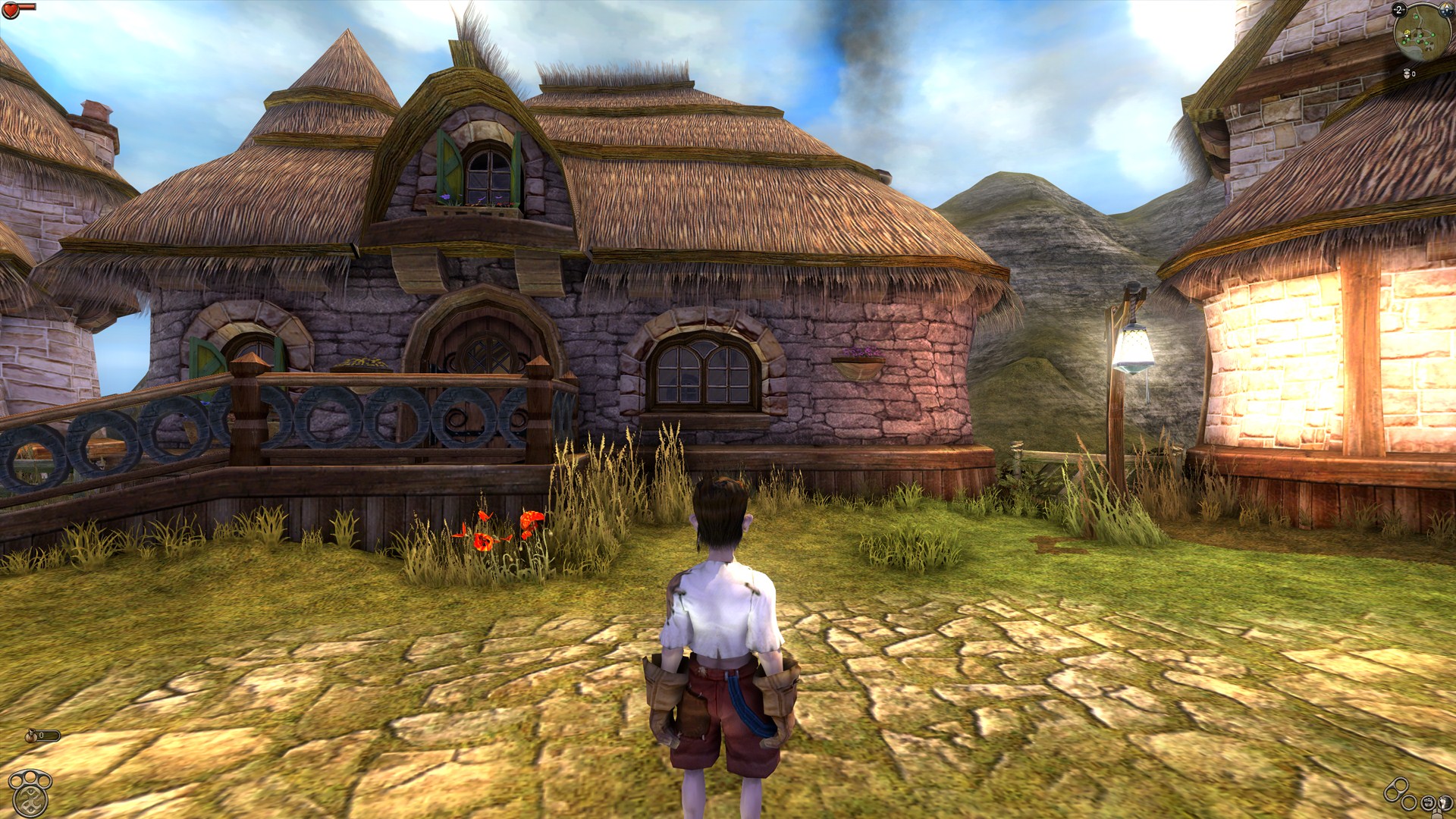Toggle the empty circle weapon slot
Image resolution: width=1456 pixels, height=819 pixels.
point(1408,802)
